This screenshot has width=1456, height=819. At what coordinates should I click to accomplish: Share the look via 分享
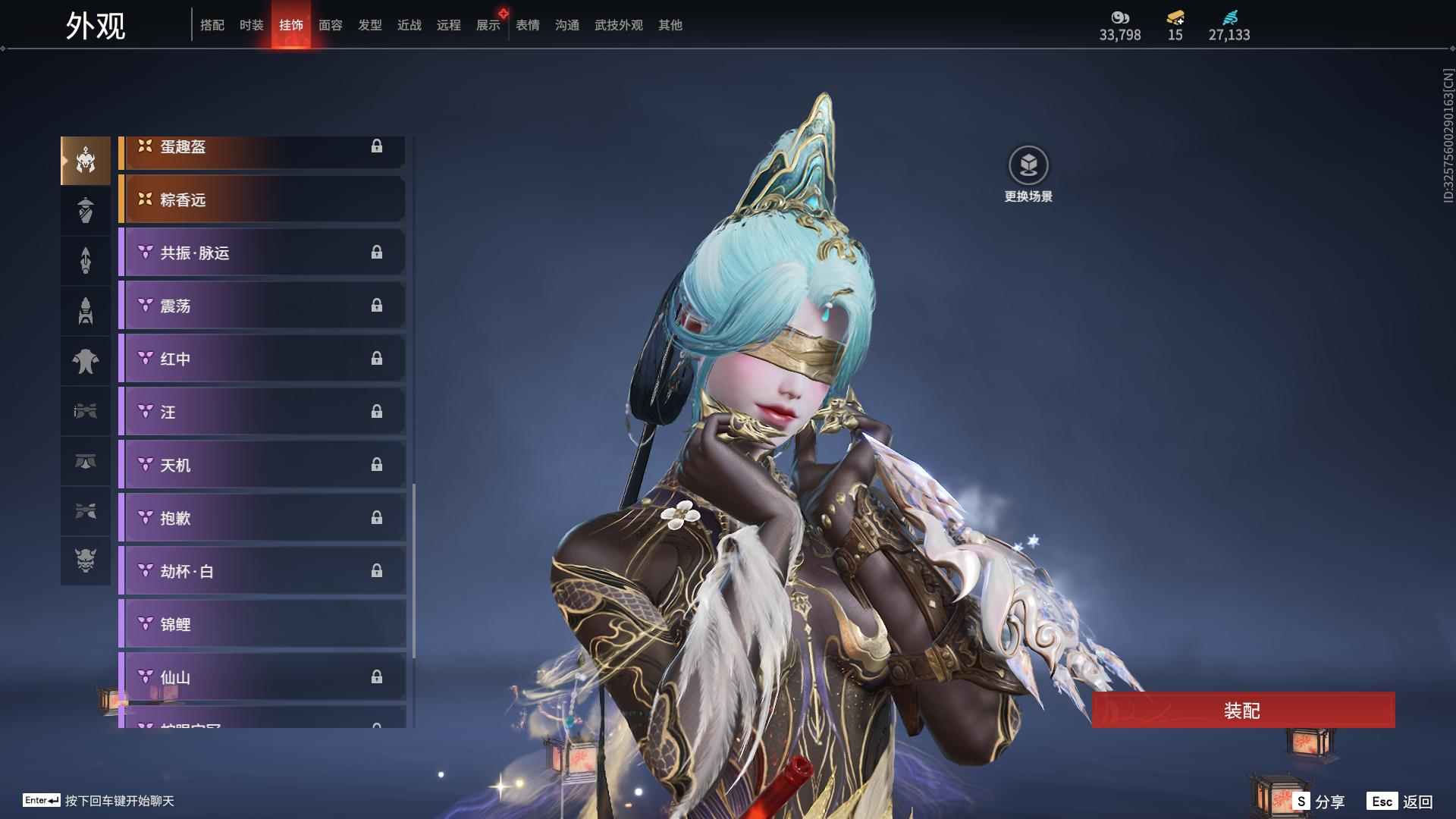pos(1319,801)
